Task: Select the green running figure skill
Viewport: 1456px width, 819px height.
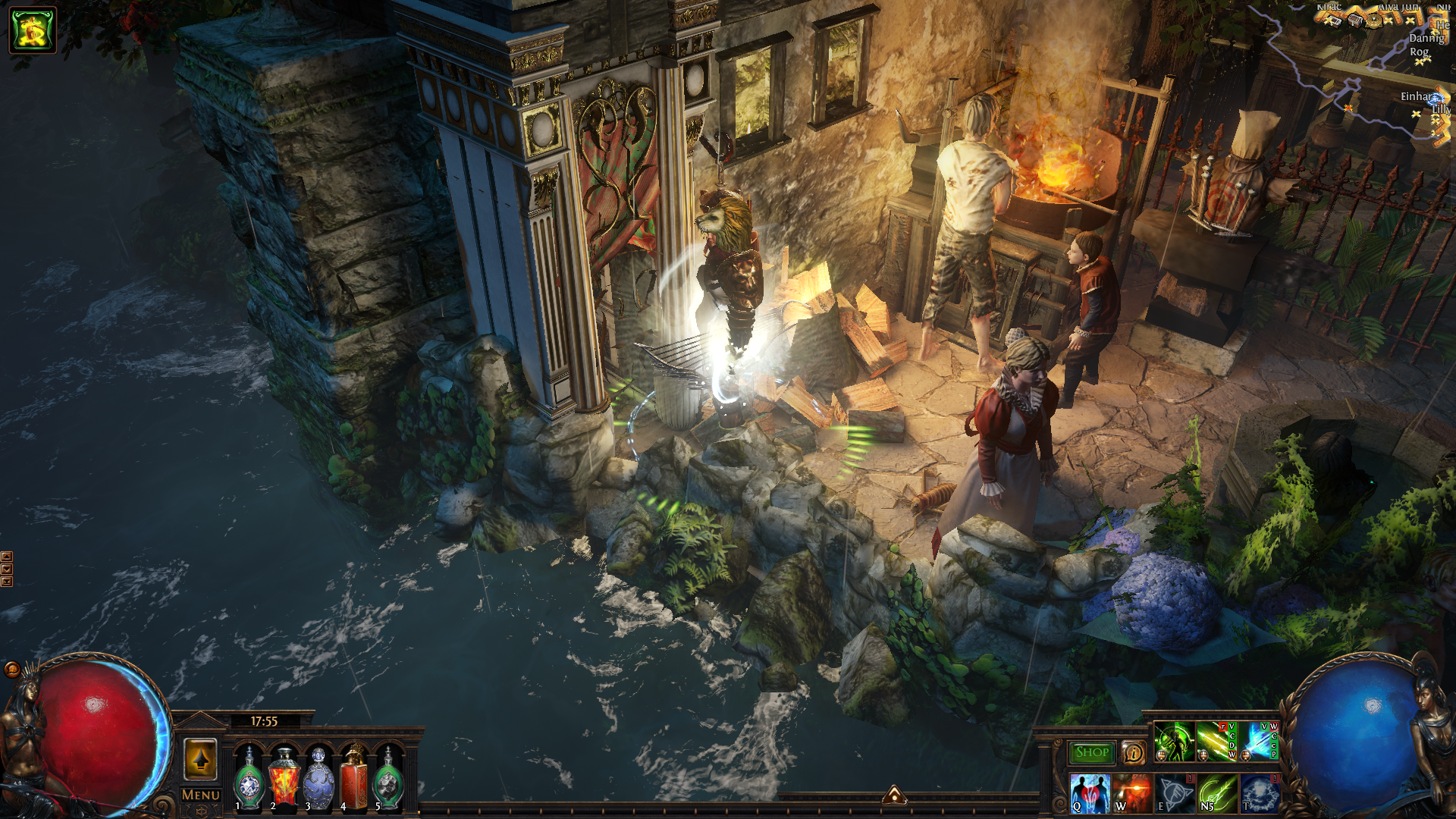Action: pyautogui.click(x=1174, y=742)
